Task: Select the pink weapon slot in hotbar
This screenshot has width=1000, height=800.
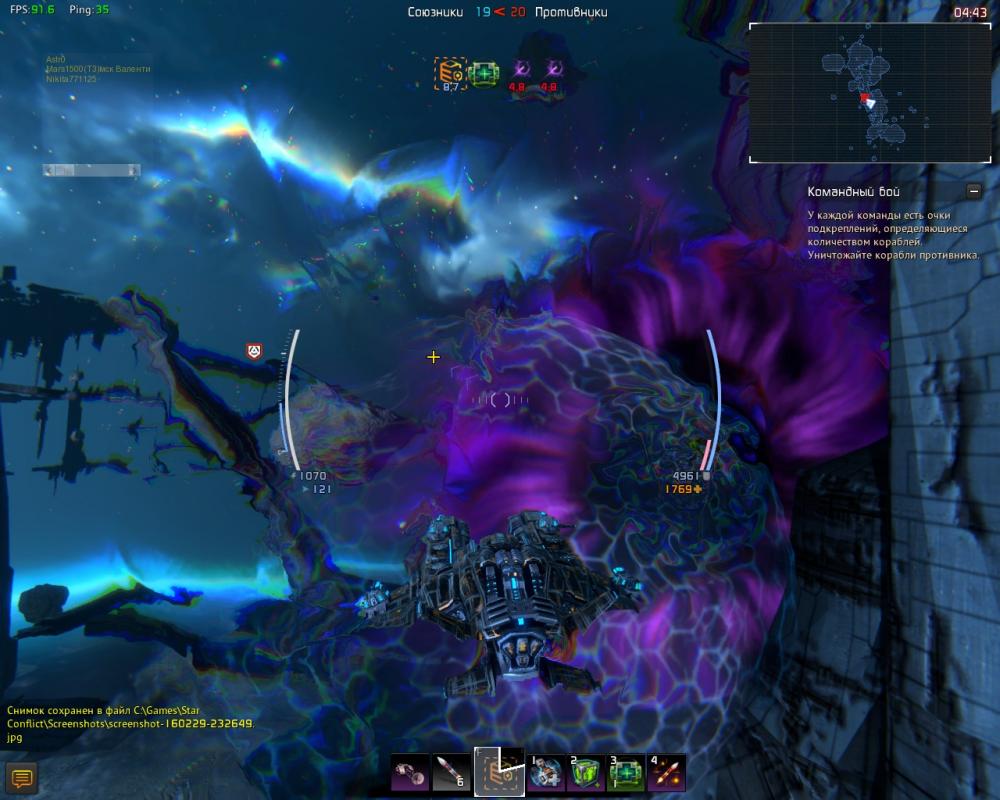Action: 409,772
